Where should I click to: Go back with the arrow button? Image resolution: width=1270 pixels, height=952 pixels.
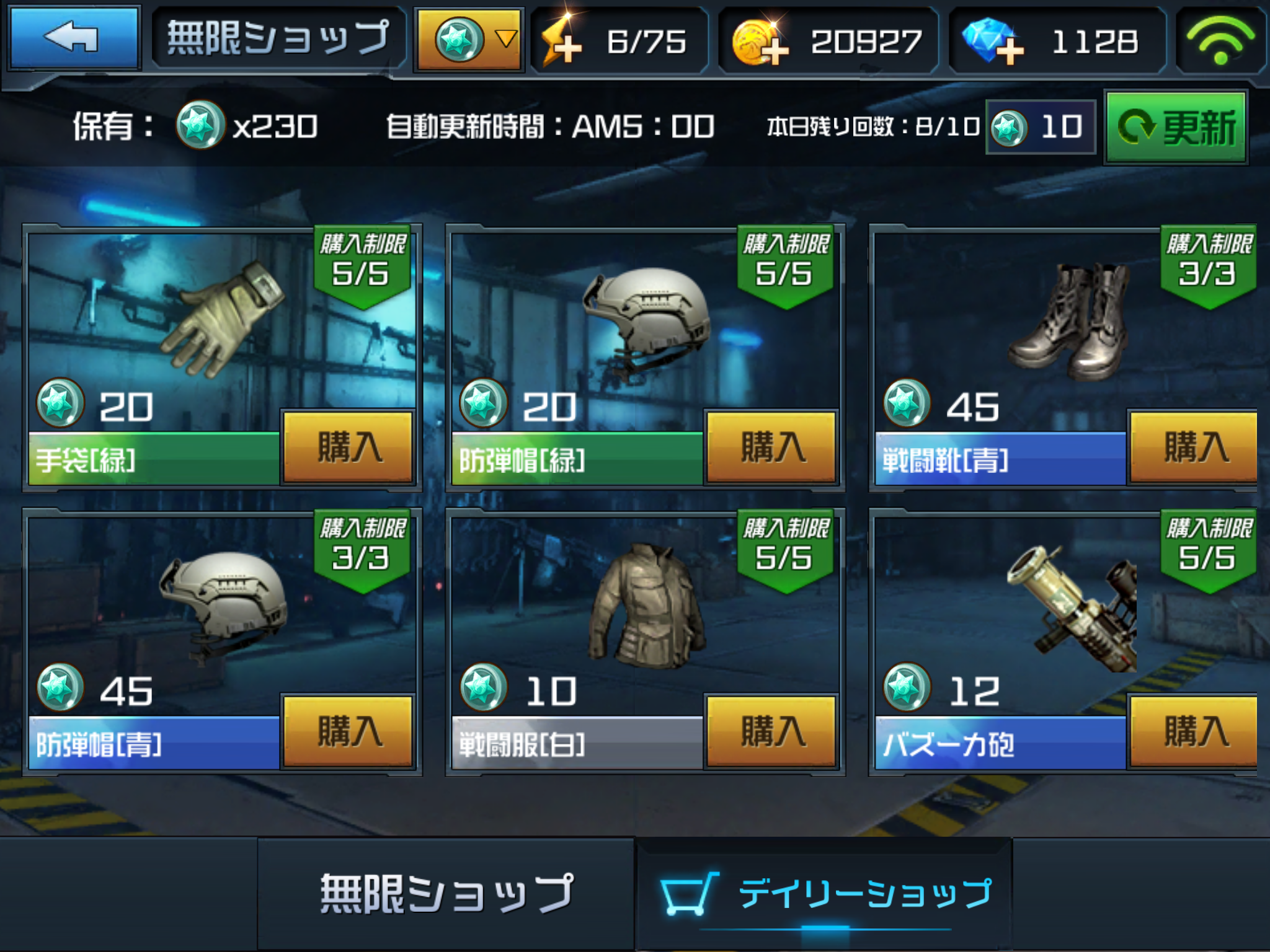(73, 38)
